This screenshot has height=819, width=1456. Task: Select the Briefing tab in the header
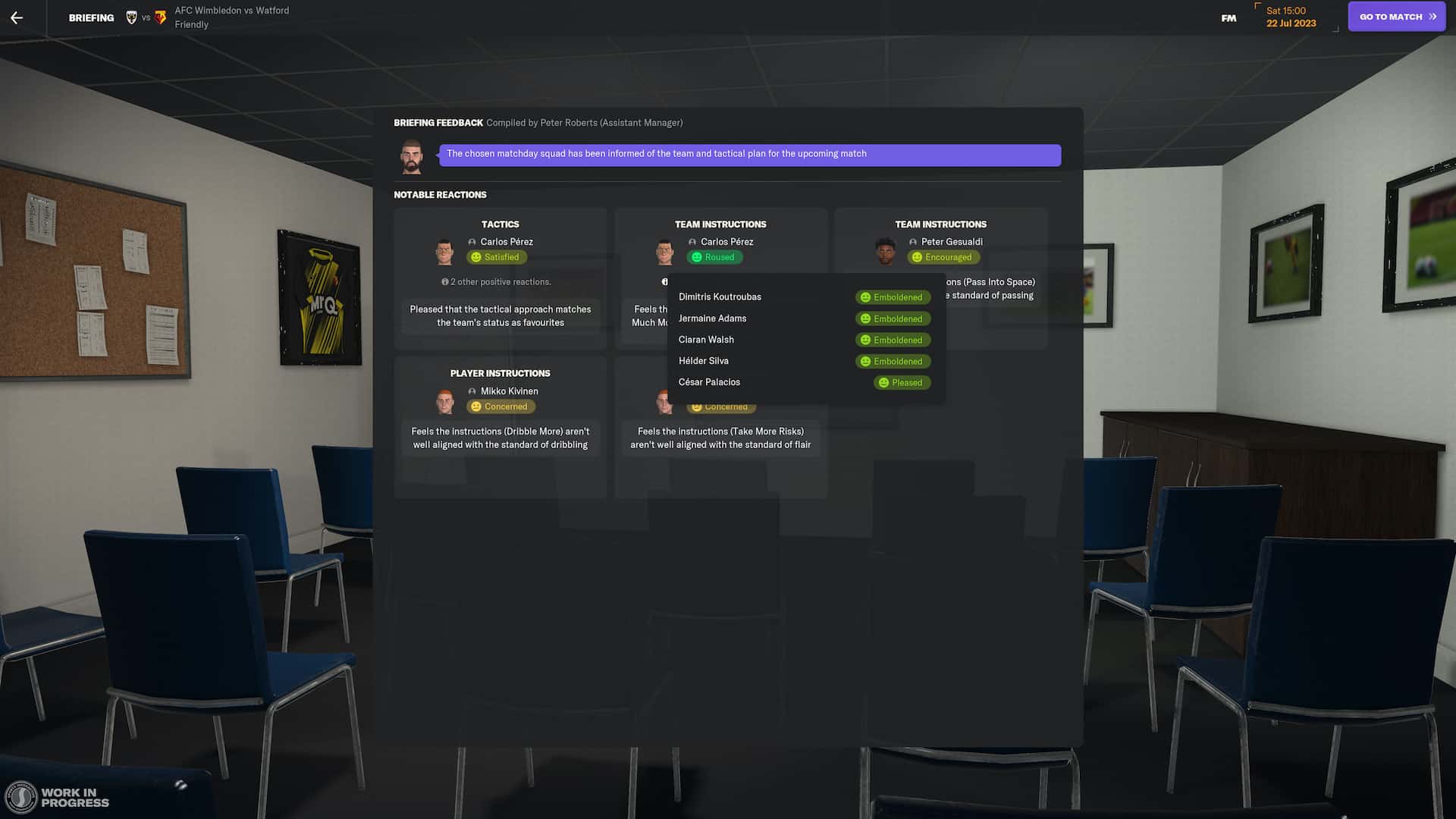click(x=91, y=17)
